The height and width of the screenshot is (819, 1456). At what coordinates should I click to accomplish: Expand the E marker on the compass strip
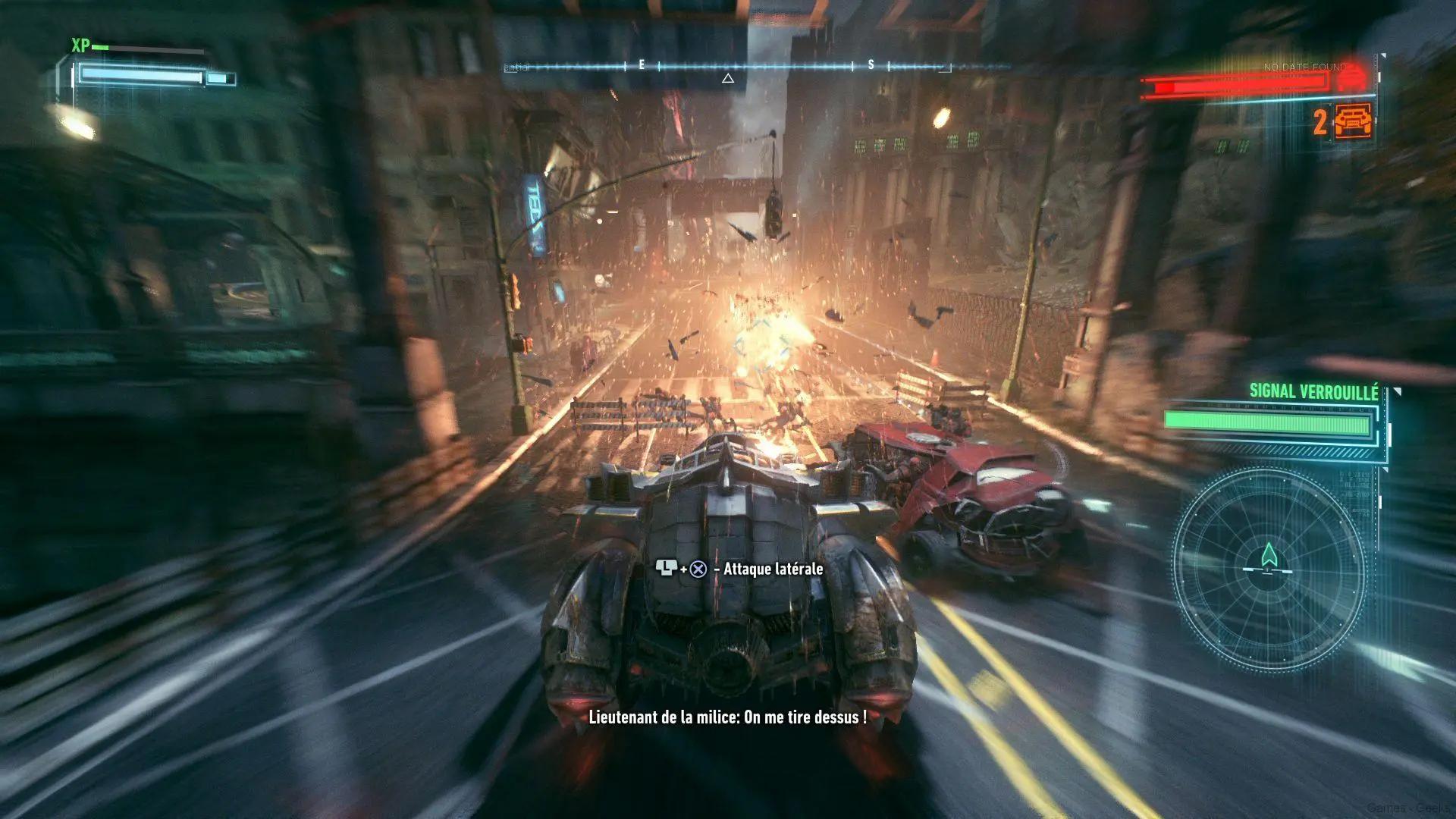639,67
